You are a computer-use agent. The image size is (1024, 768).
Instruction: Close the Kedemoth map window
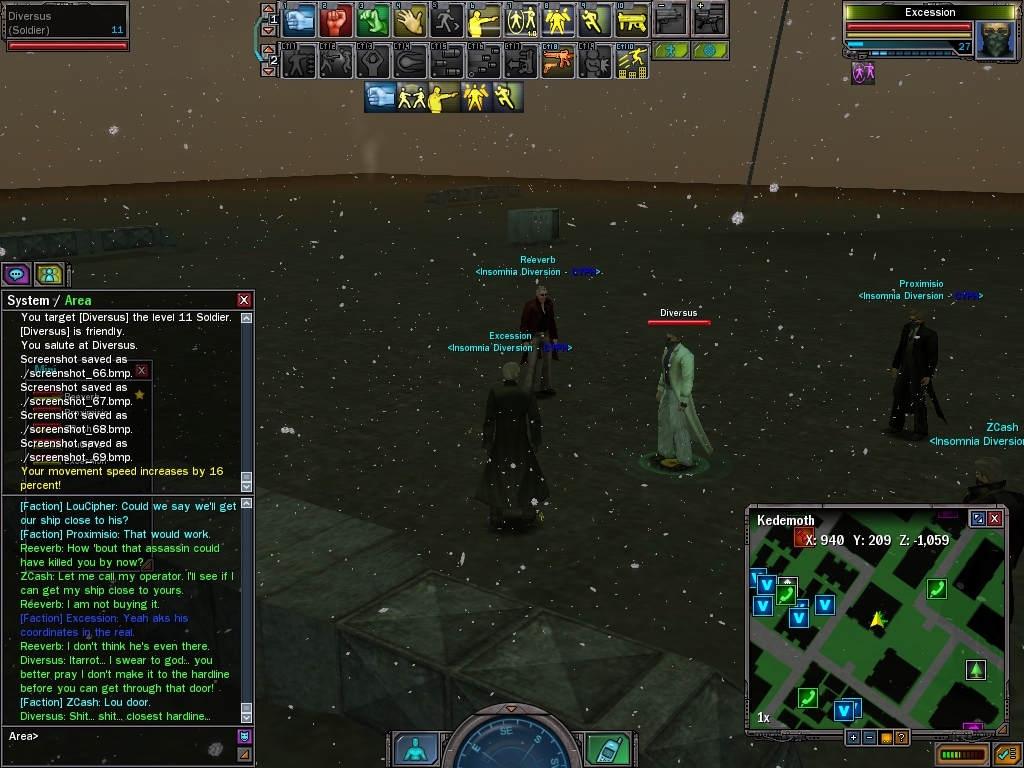coord(995,519)
